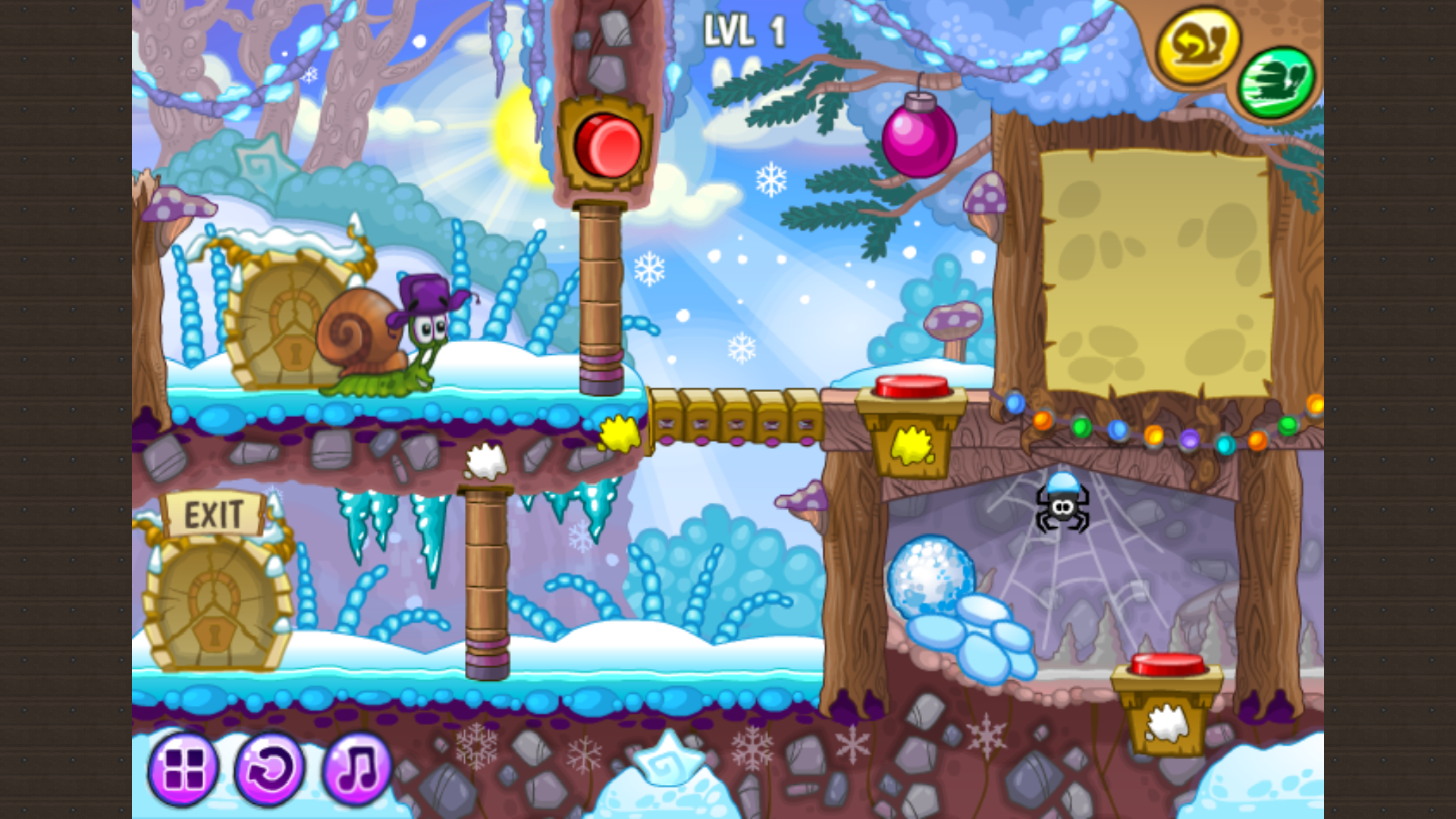Image resolution: width=1456 pixels, height=819 pixels.
Task: Click the LVL 1 level label
Action: 745,27
